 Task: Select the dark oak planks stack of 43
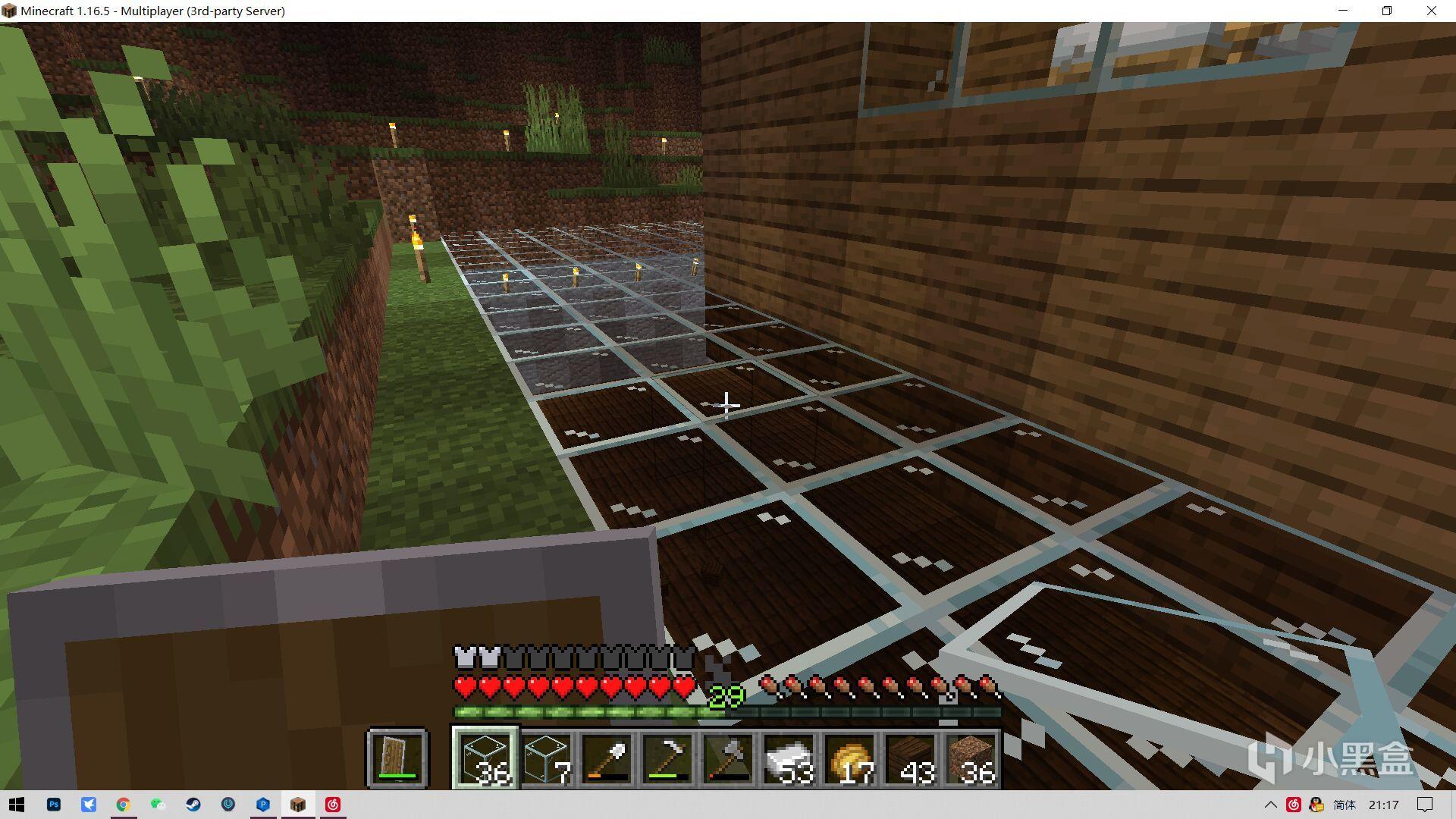[x=911, y=758]
